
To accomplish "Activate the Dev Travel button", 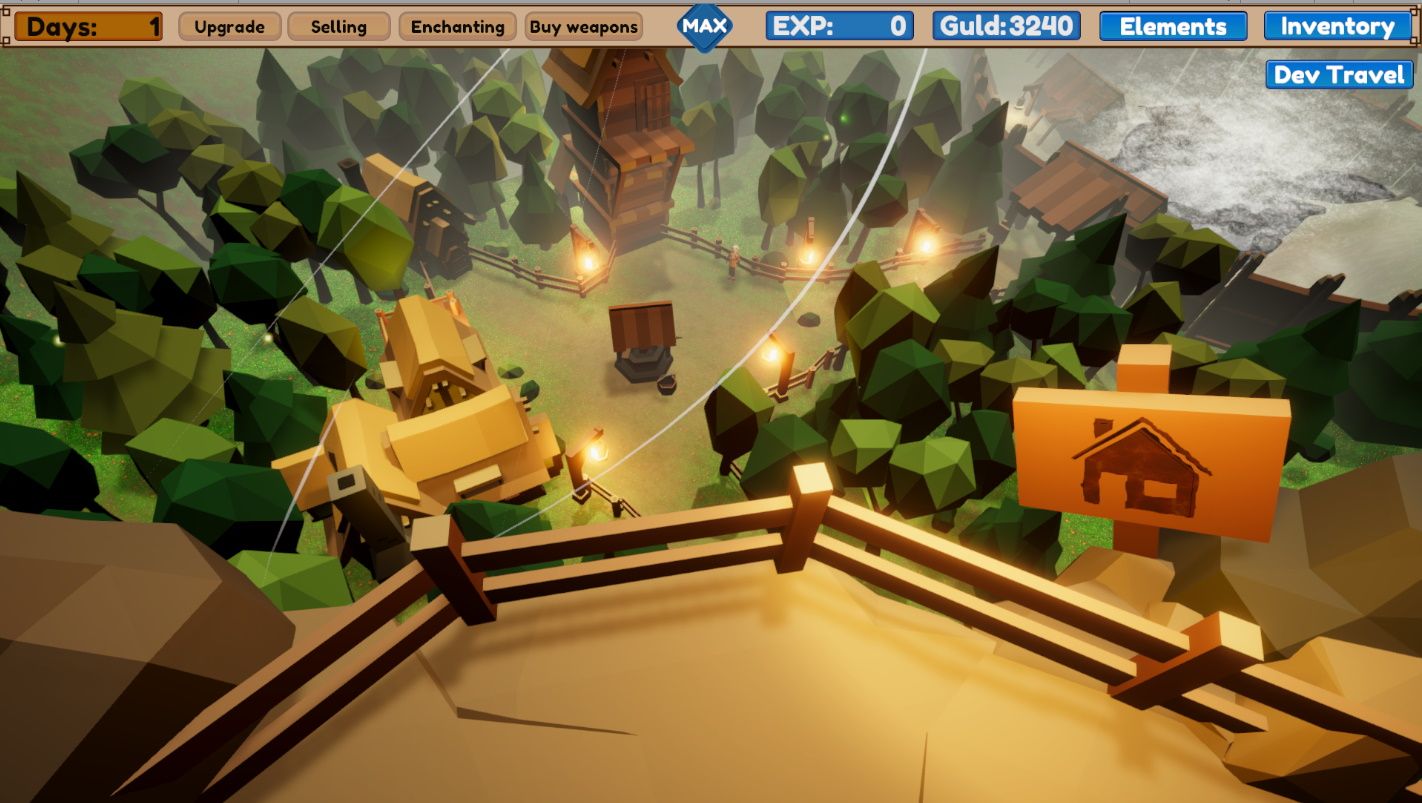I will point(1338,75).
